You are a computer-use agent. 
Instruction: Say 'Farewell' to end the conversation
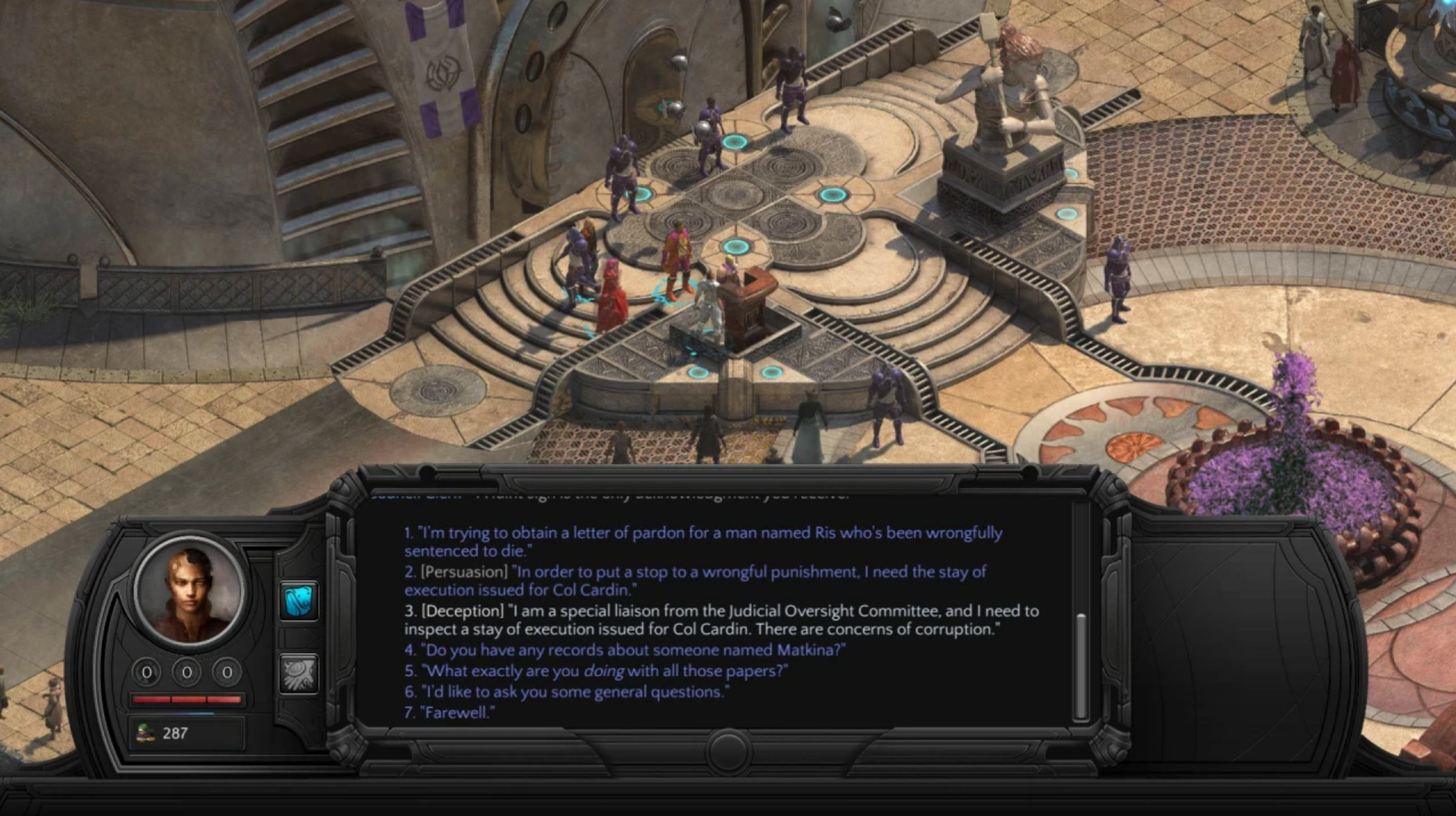click(x=450, y=711)
